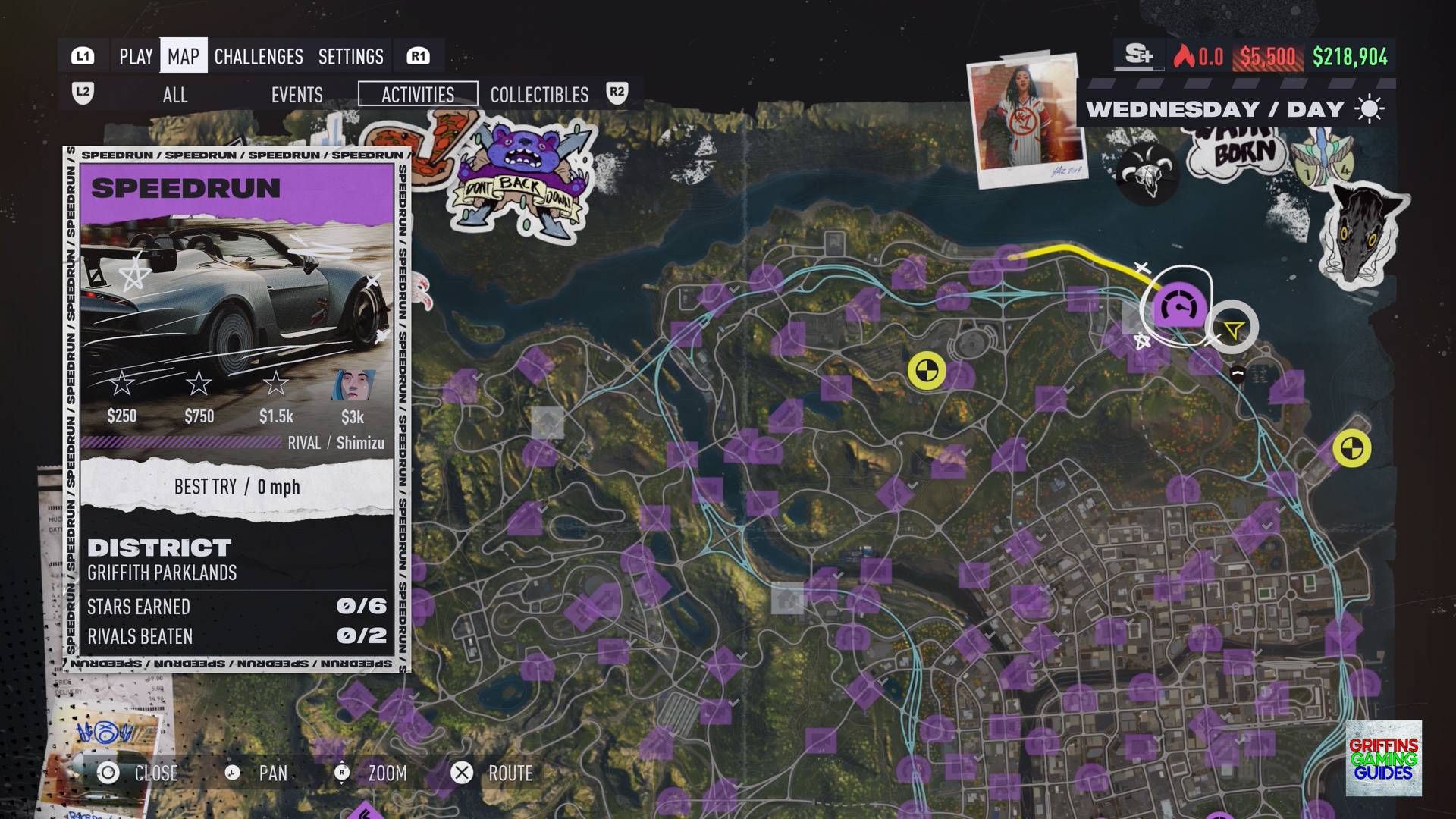Choose the ACTIVITIES map filter
The height and width of the screenshot is (819, 1456).
418,94
